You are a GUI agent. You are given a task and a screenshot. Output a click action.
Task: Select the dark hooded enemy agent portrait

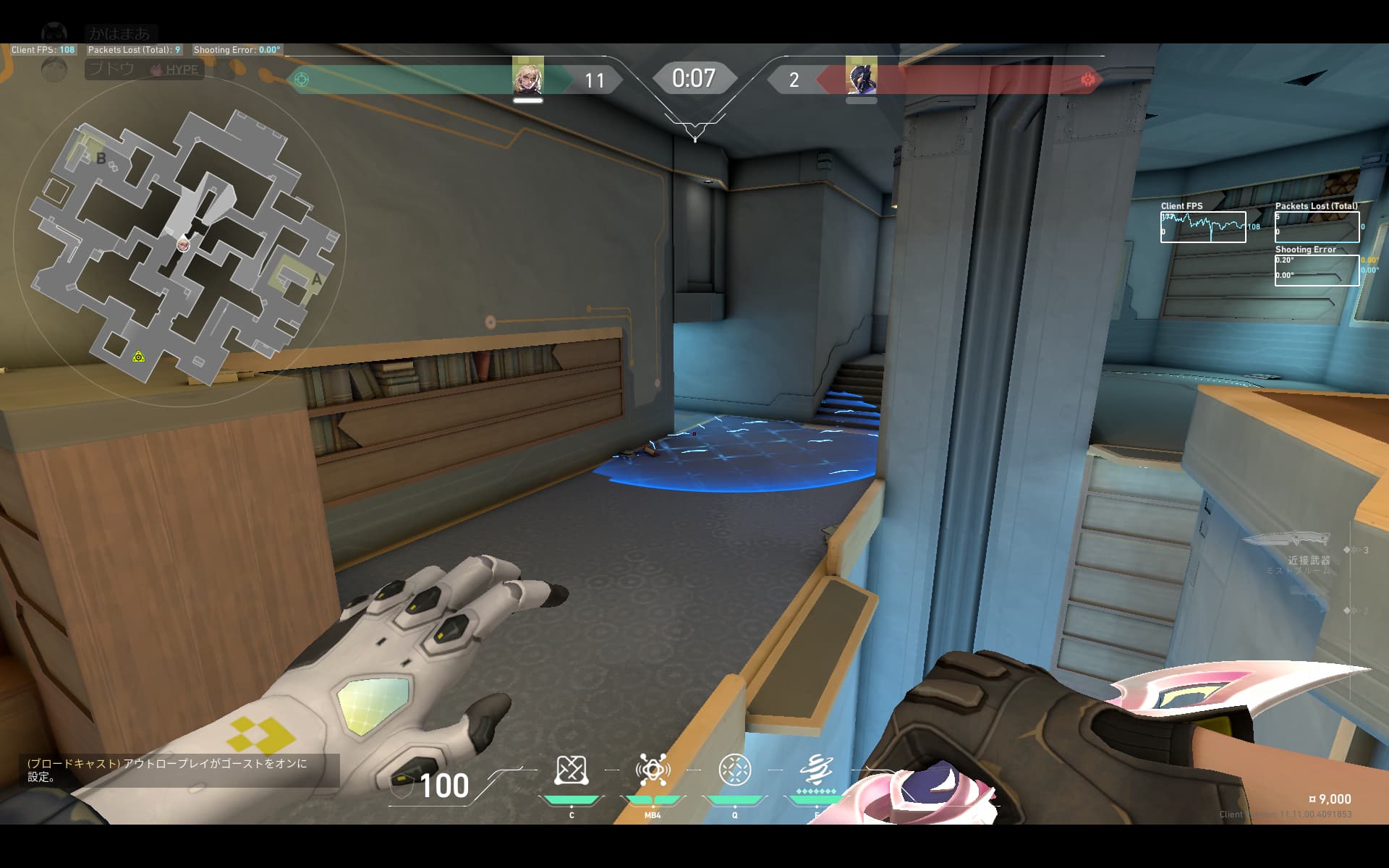(x=861, y=77)
